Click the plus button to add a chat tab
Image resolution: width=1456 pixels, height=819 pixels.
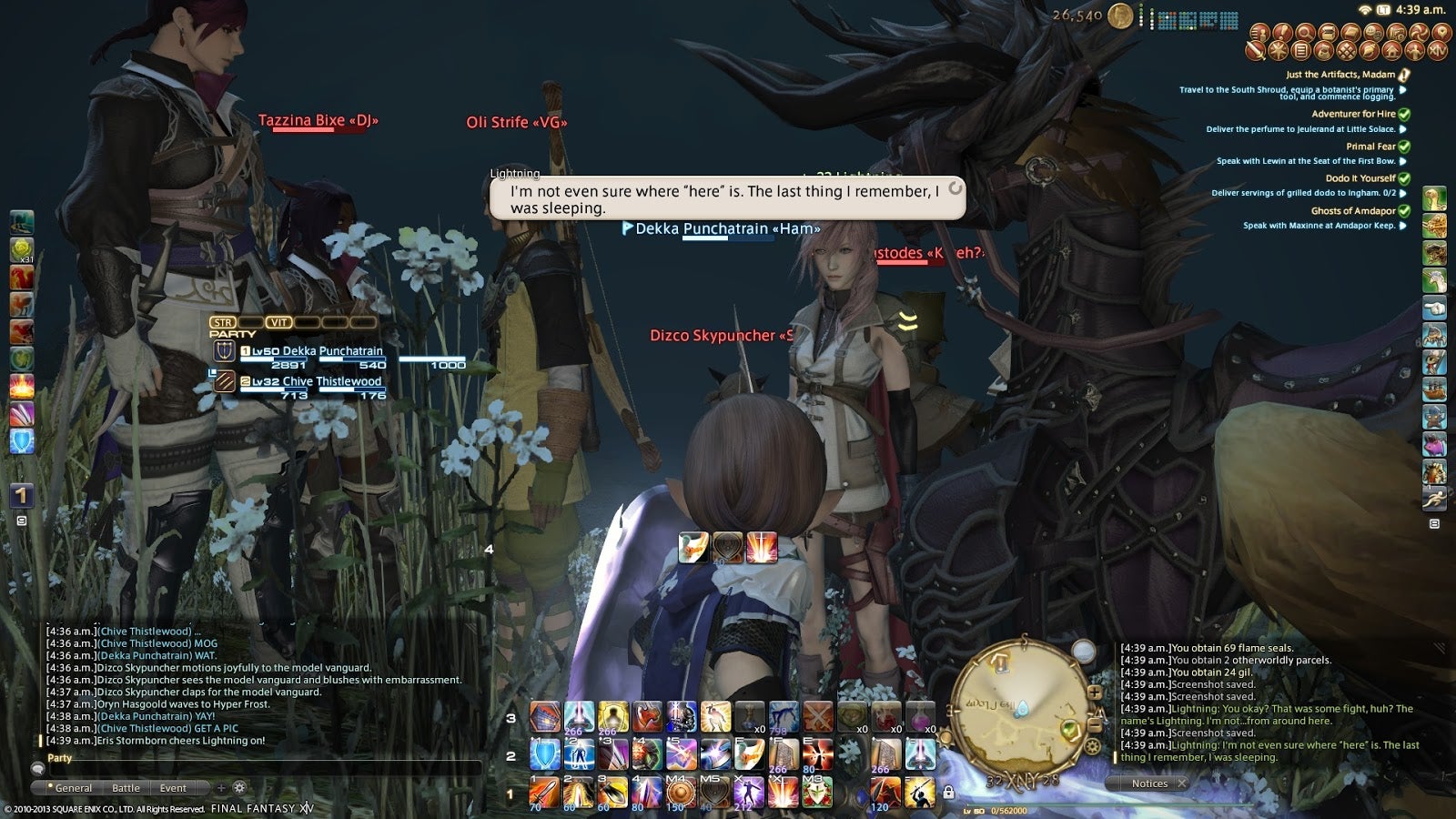click(221, 787)
